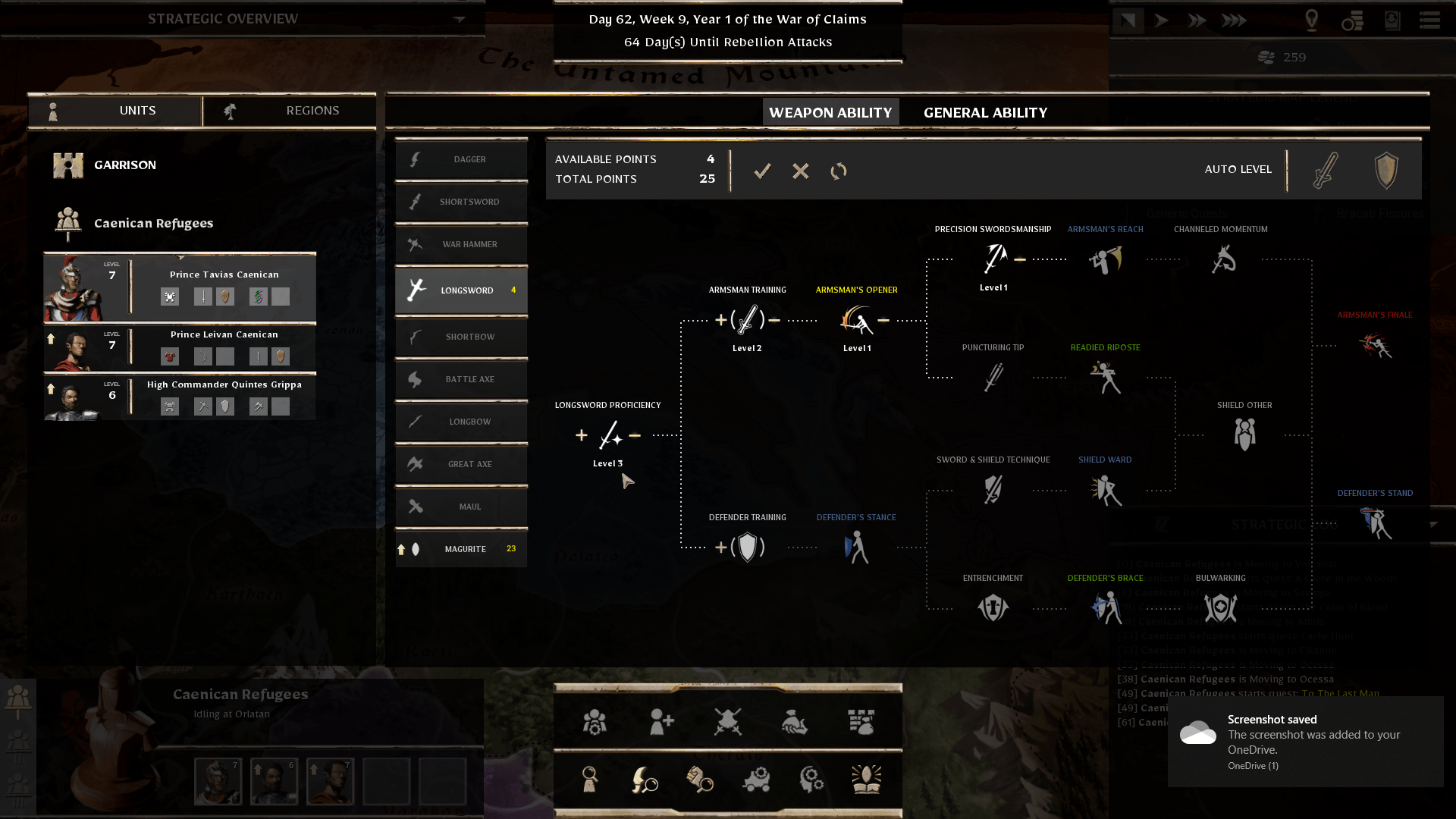The width and height of the screenshot is (1456, 819).
Task: Open the hamburger main menu
Action: pyautogui.click(x=1429, y=20)
